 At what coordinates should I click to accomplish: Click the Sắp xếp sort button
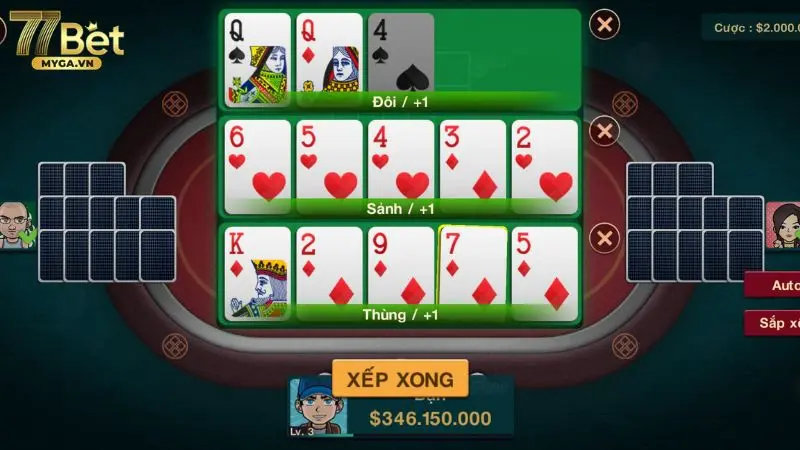pos(776,323)
